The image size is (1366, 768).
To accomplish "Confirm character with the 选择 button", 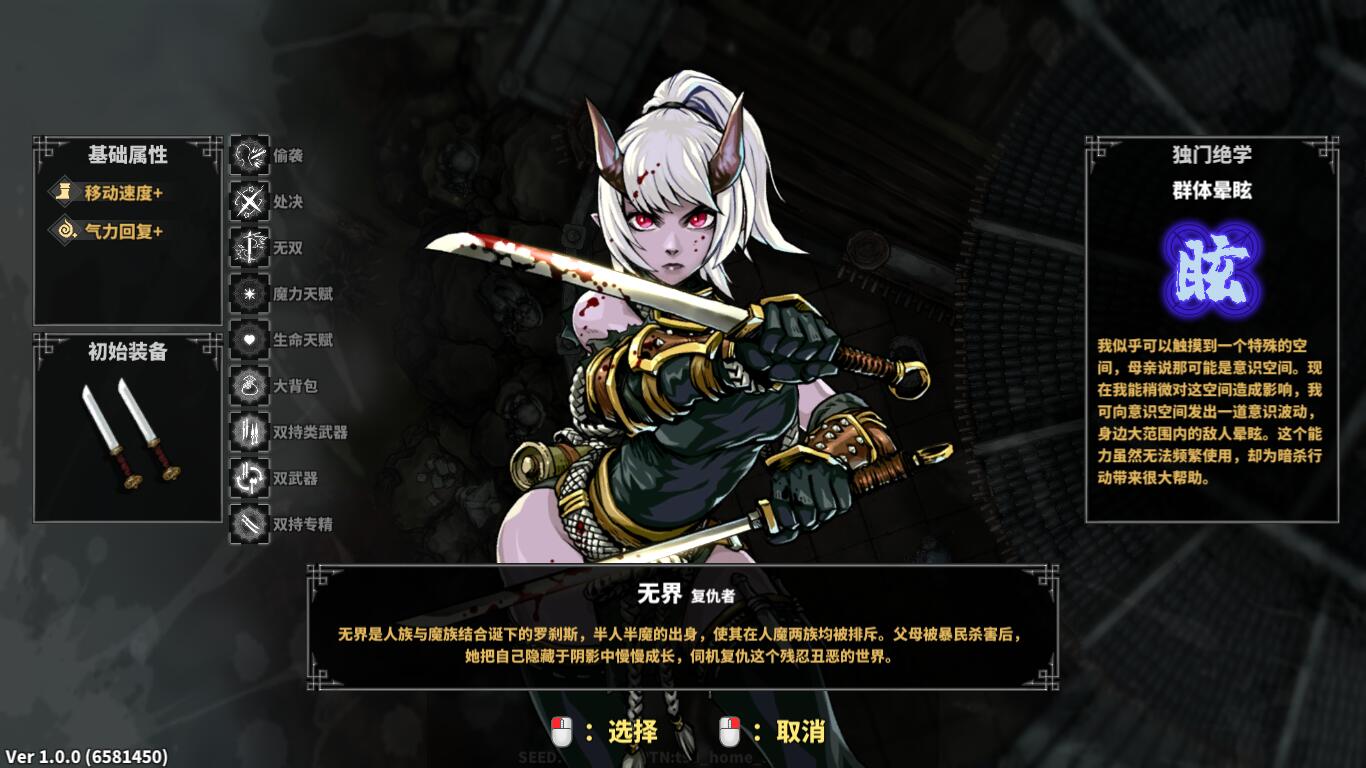I will (x=605, y=732).
